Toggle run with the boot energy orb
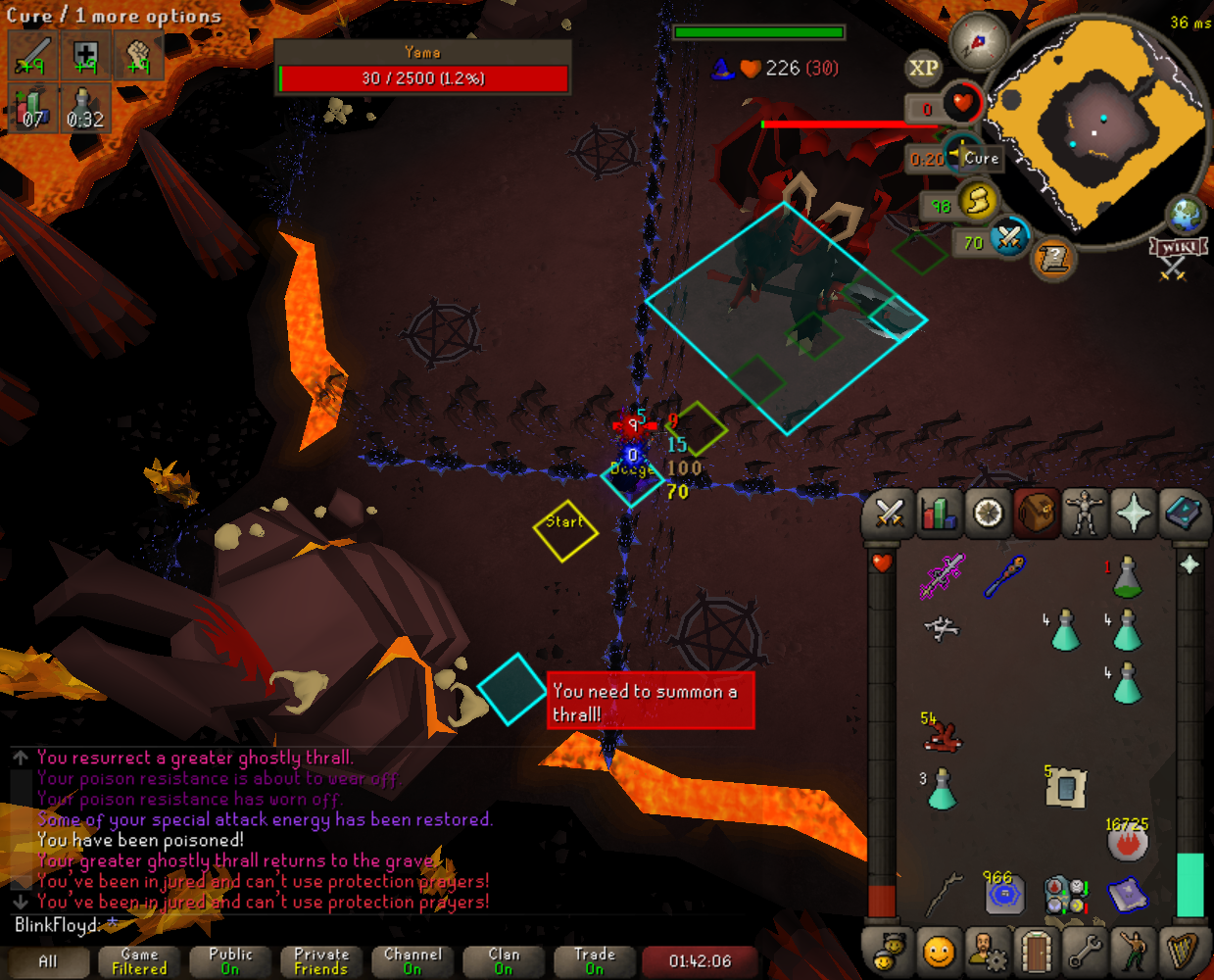The image size is (1214, 980). click(x=977, y=202)
